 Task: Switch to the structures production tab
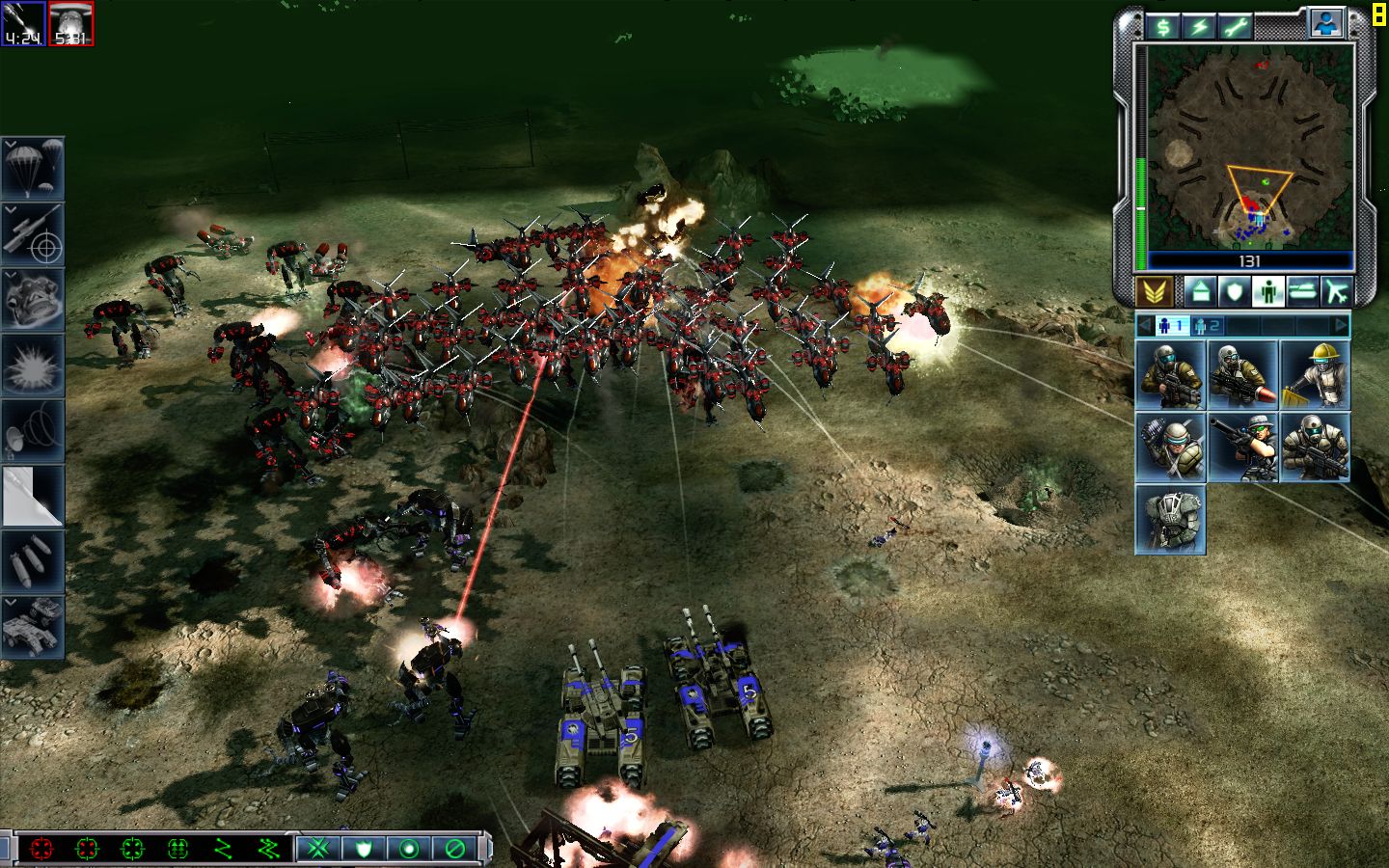coord(1200,291)
